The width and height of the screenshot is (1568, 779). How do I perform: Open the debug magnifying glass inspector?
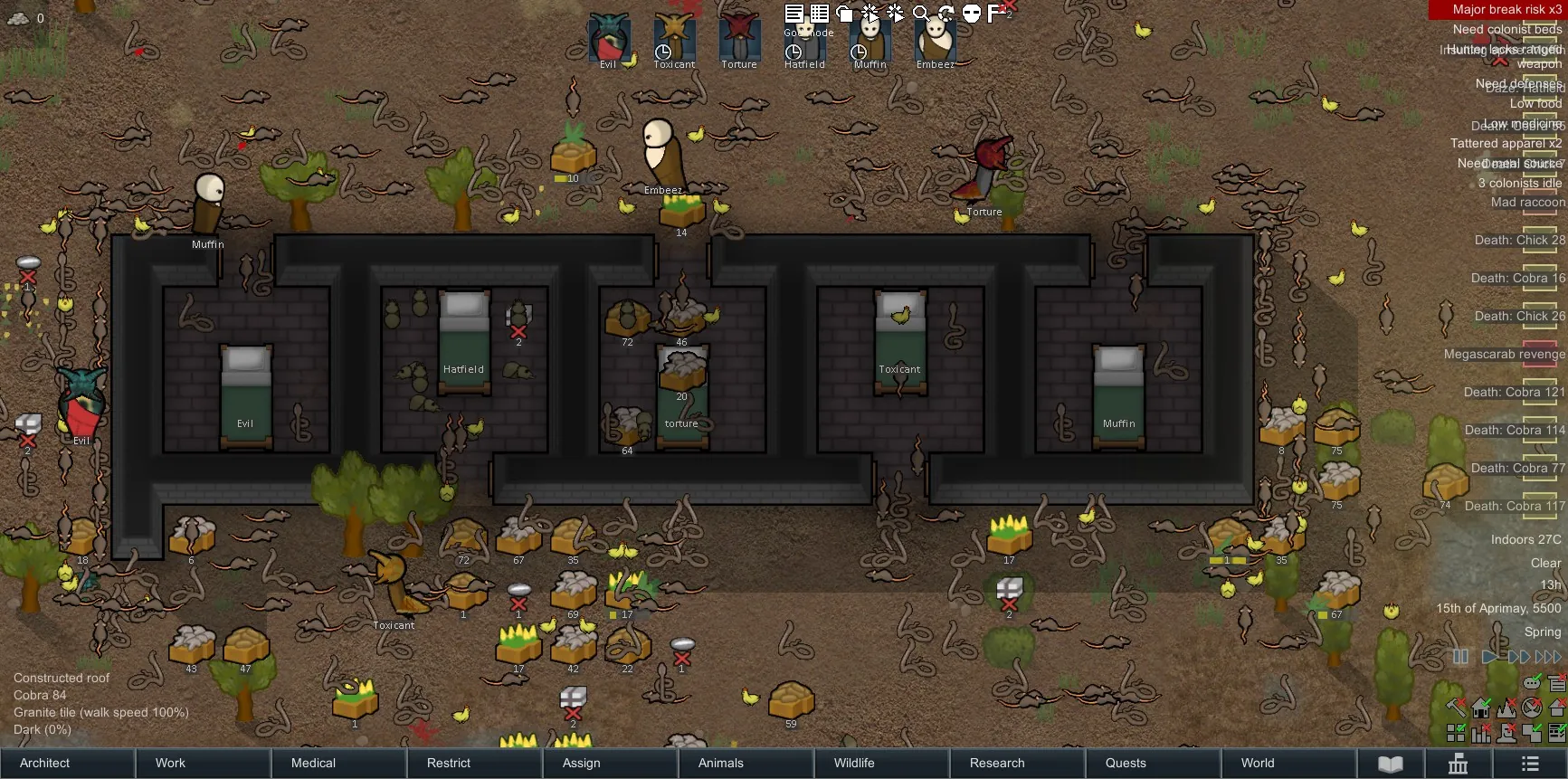pos(920,13)
